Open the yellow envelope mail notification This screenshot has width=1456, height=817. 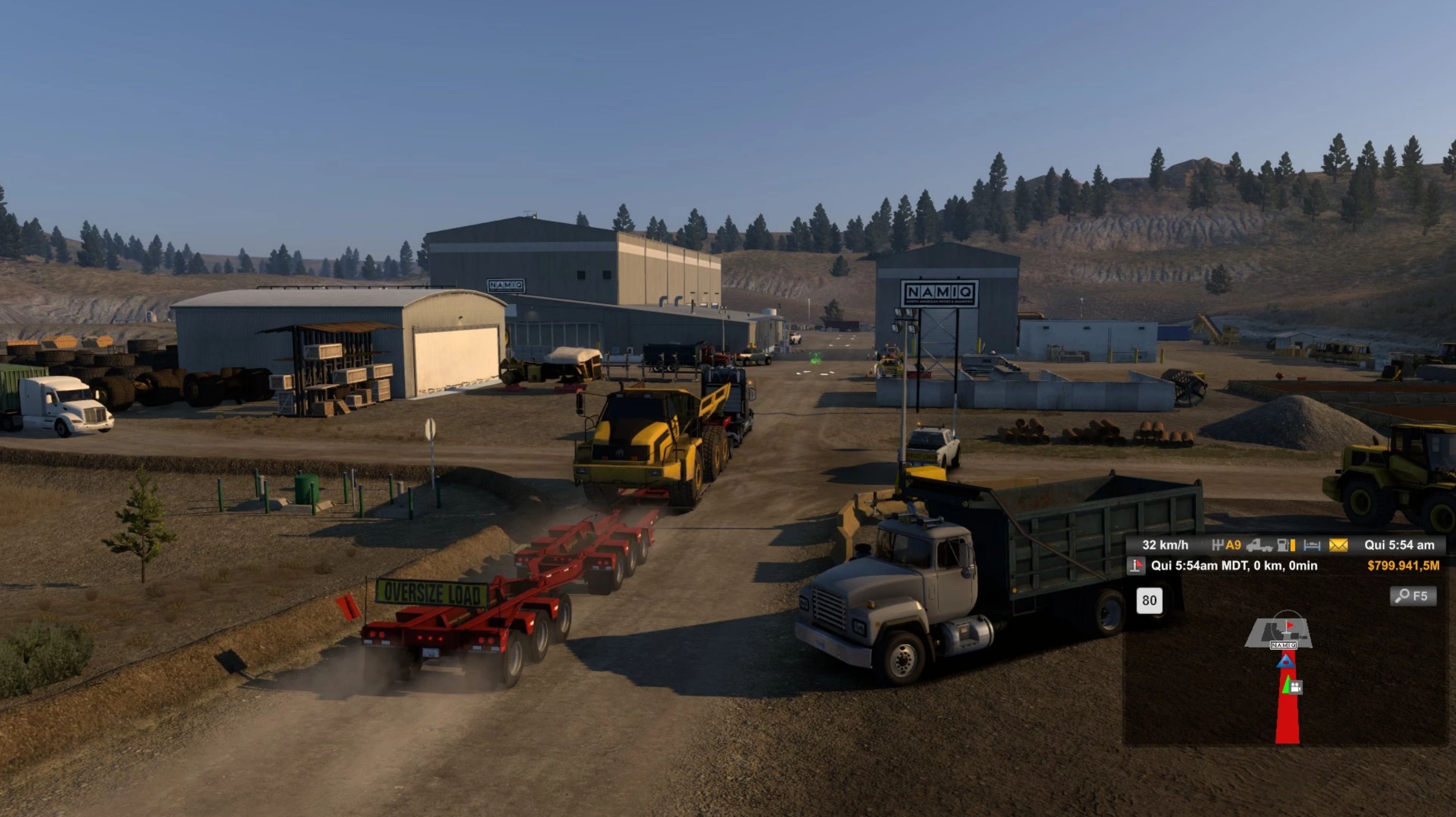[x=1338, y=545]
